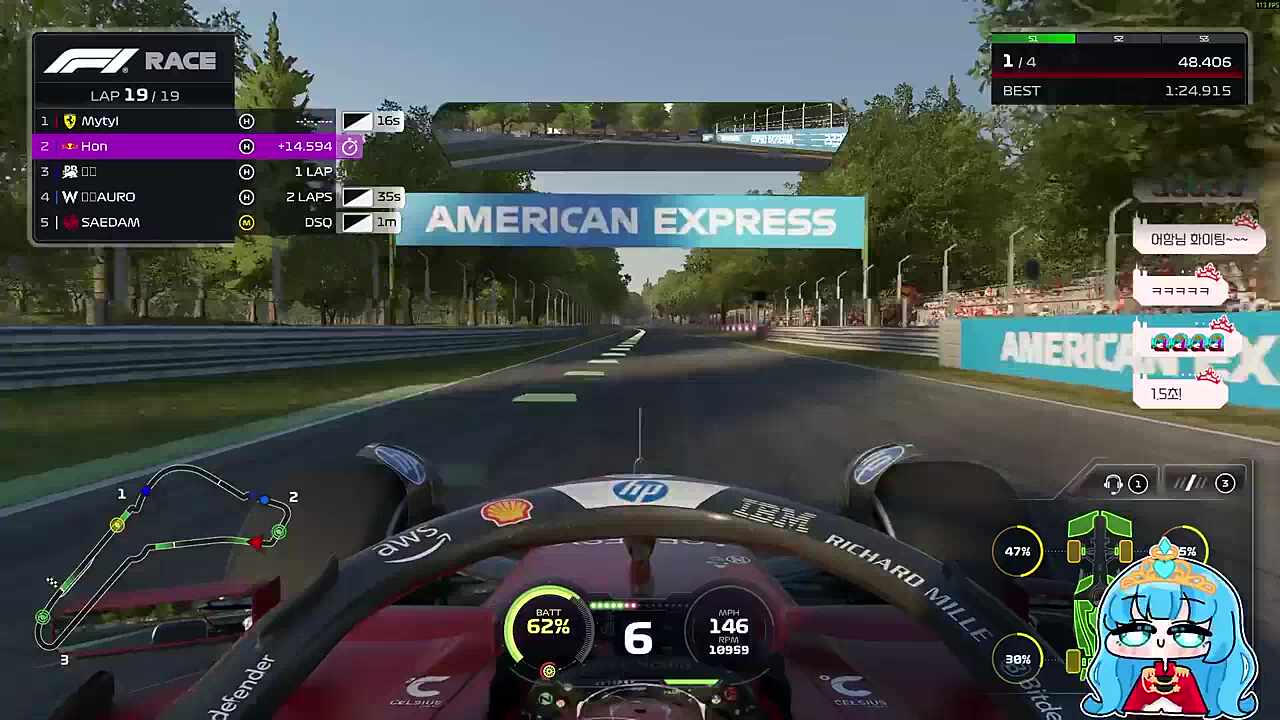Viewport: 1280px width, 720px height.
Task: Click the top stream chat message bubble
Action: 1198,239
